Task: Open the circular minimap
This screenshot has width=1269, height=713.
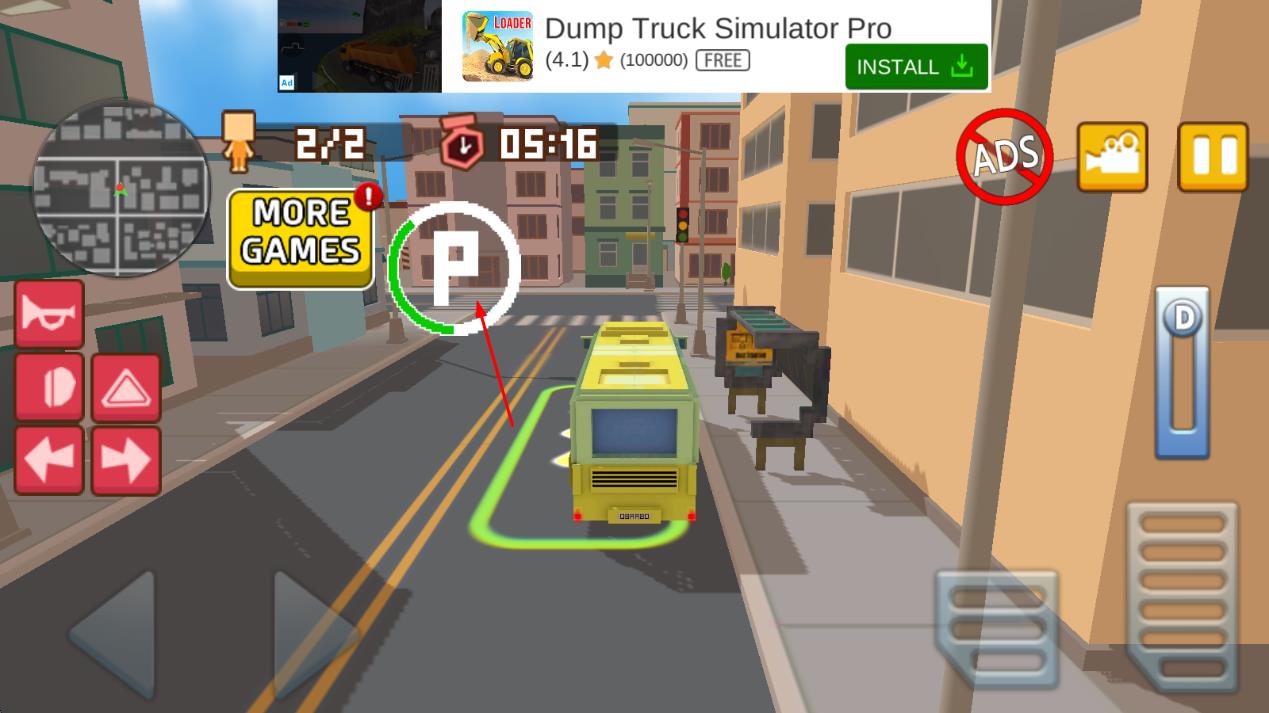Action: point(121,189)
